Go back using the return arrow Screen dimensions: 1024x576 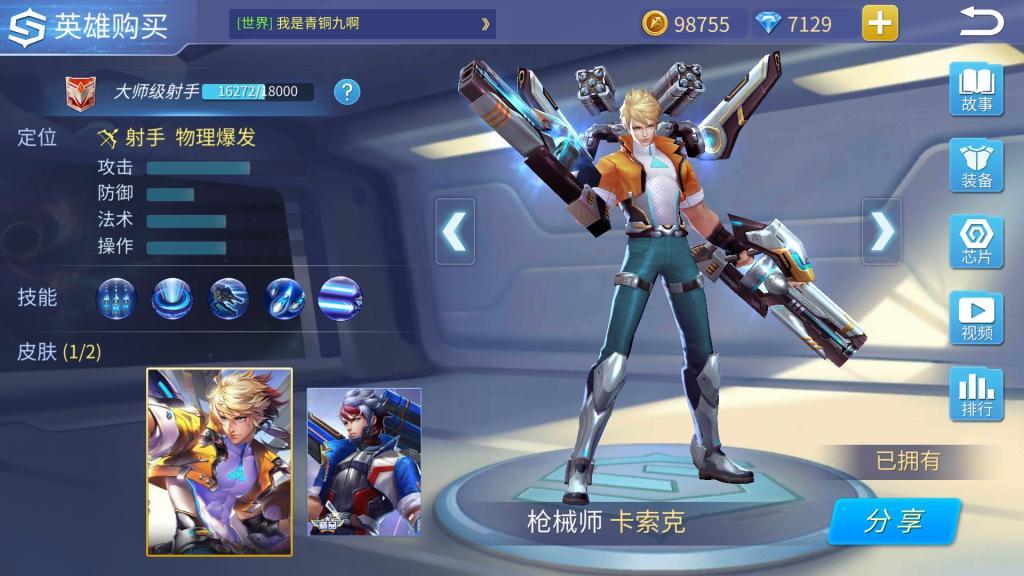coord(981,22)
